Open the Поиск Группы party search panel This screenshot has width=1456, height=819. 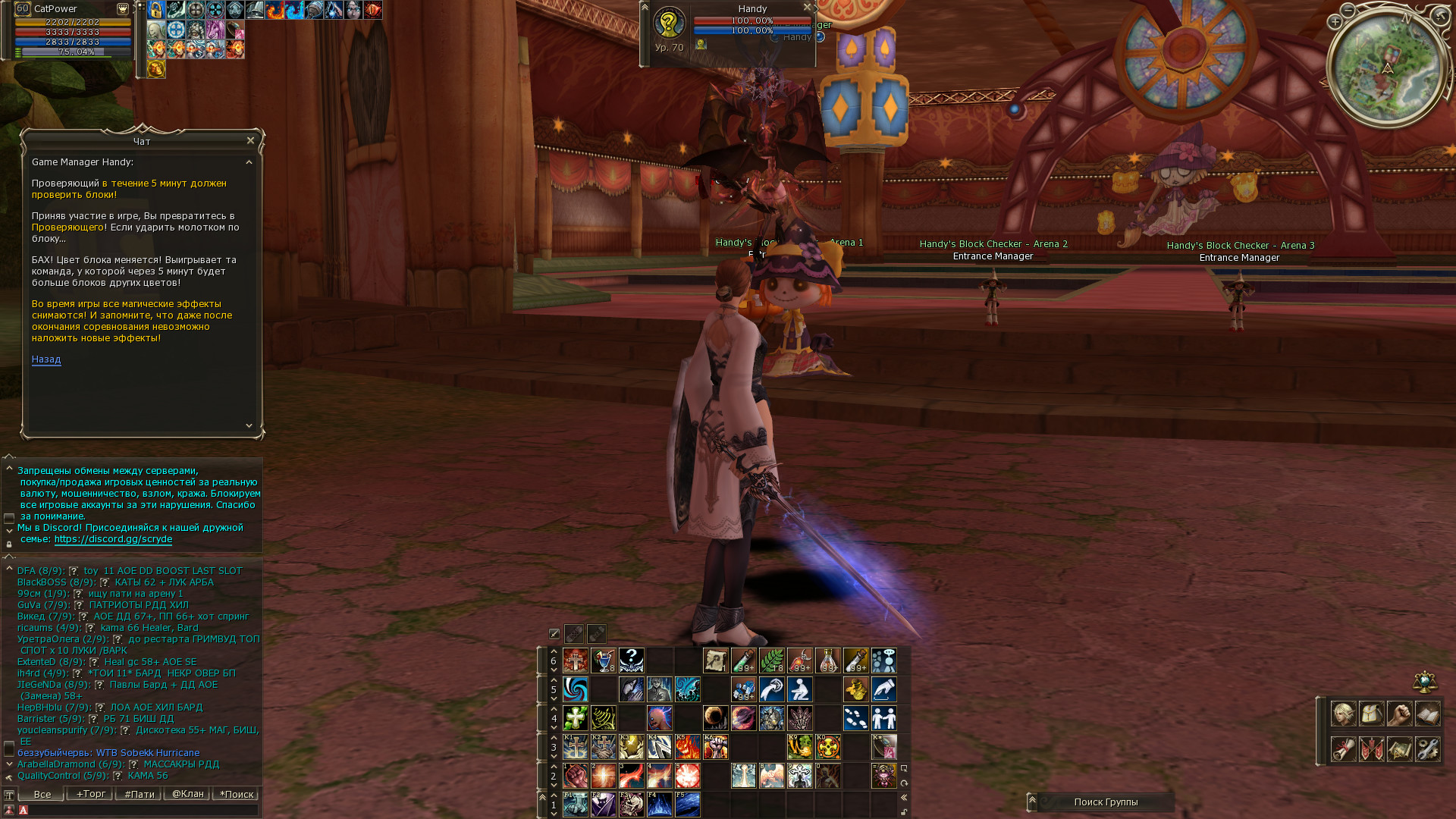[1105, 802]
